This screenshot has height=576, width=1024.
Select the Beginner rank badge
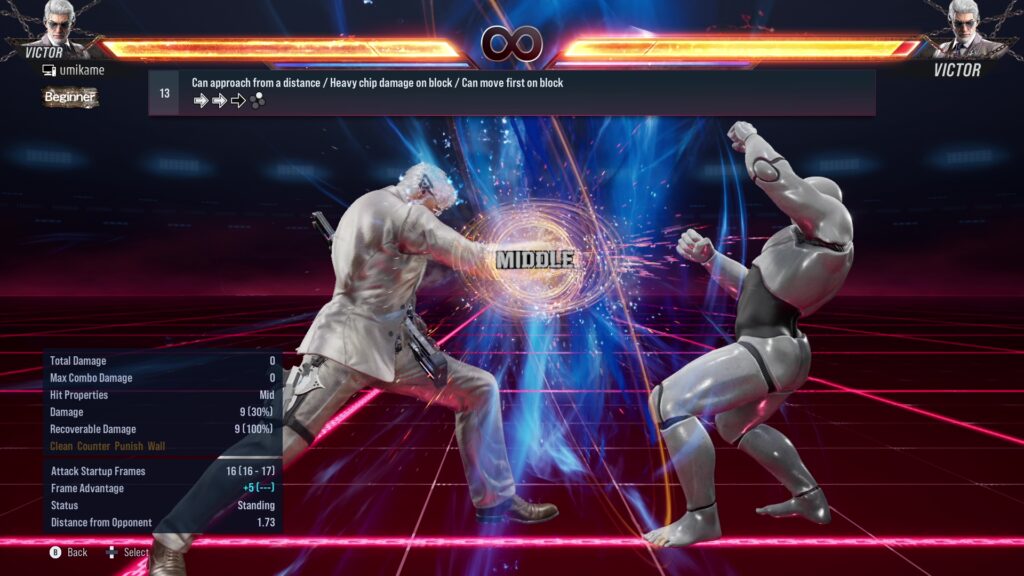pyautogui.click(x=70, y=97)
